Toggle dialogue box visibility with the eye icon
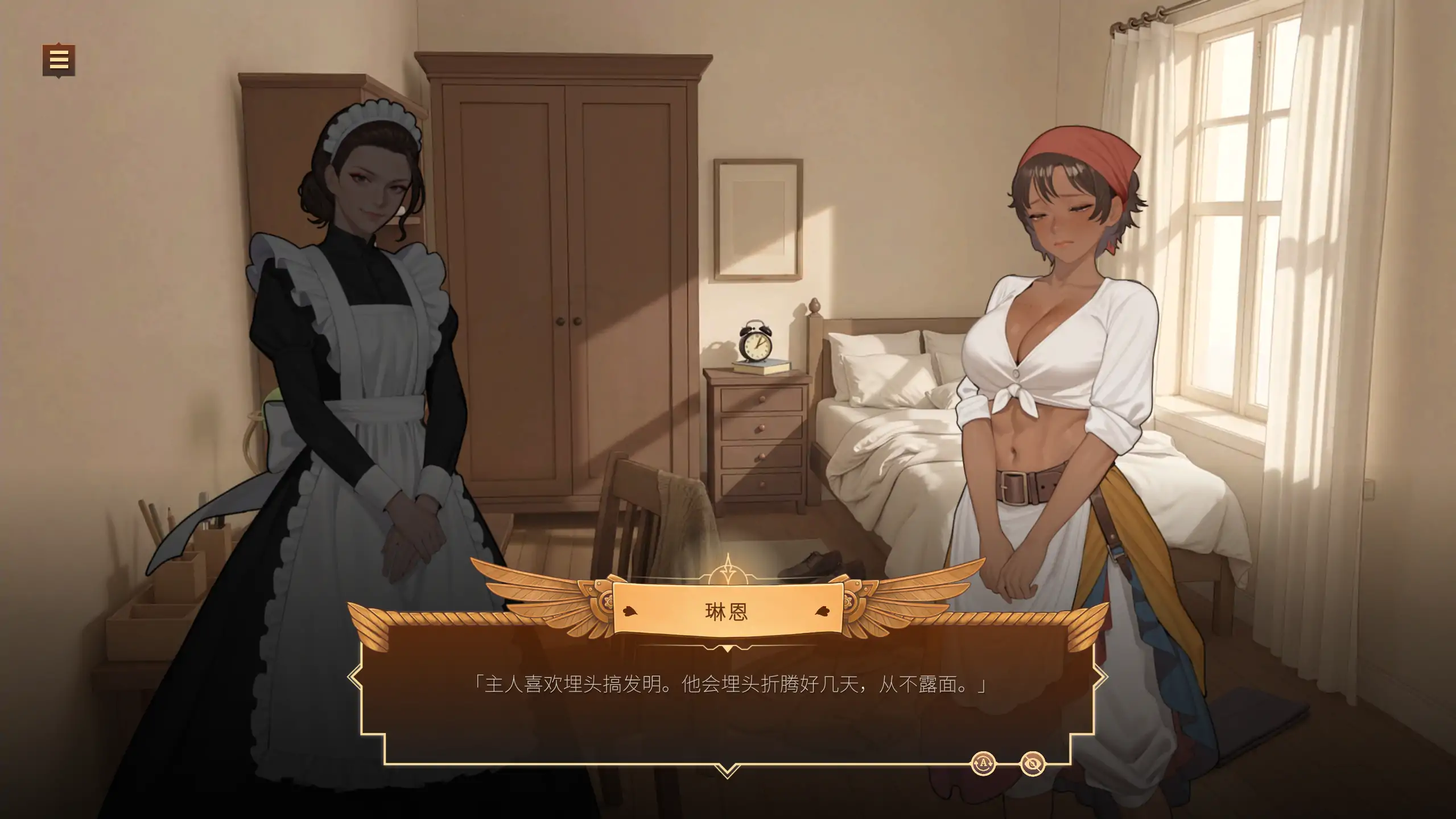This screenshot has height=819, width=1456. click(1033, 764)
